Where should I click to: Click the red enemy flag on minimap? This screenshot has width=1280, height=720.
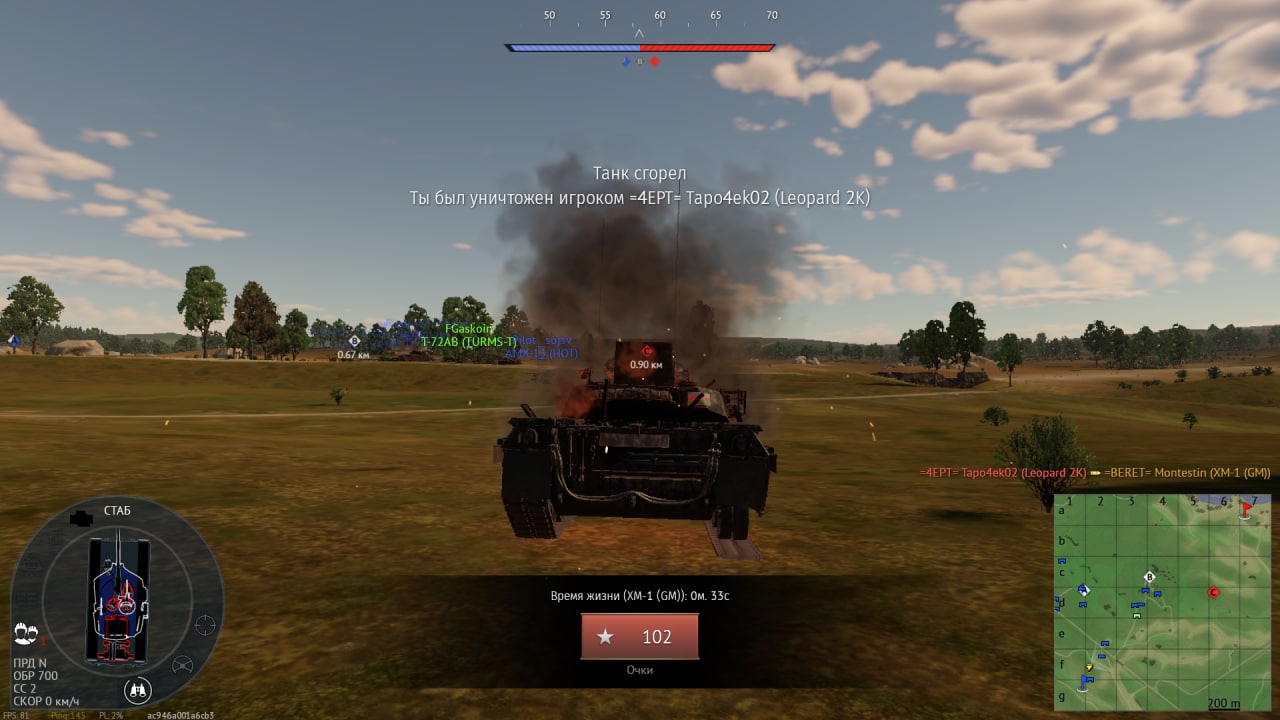coord(1246,509)
